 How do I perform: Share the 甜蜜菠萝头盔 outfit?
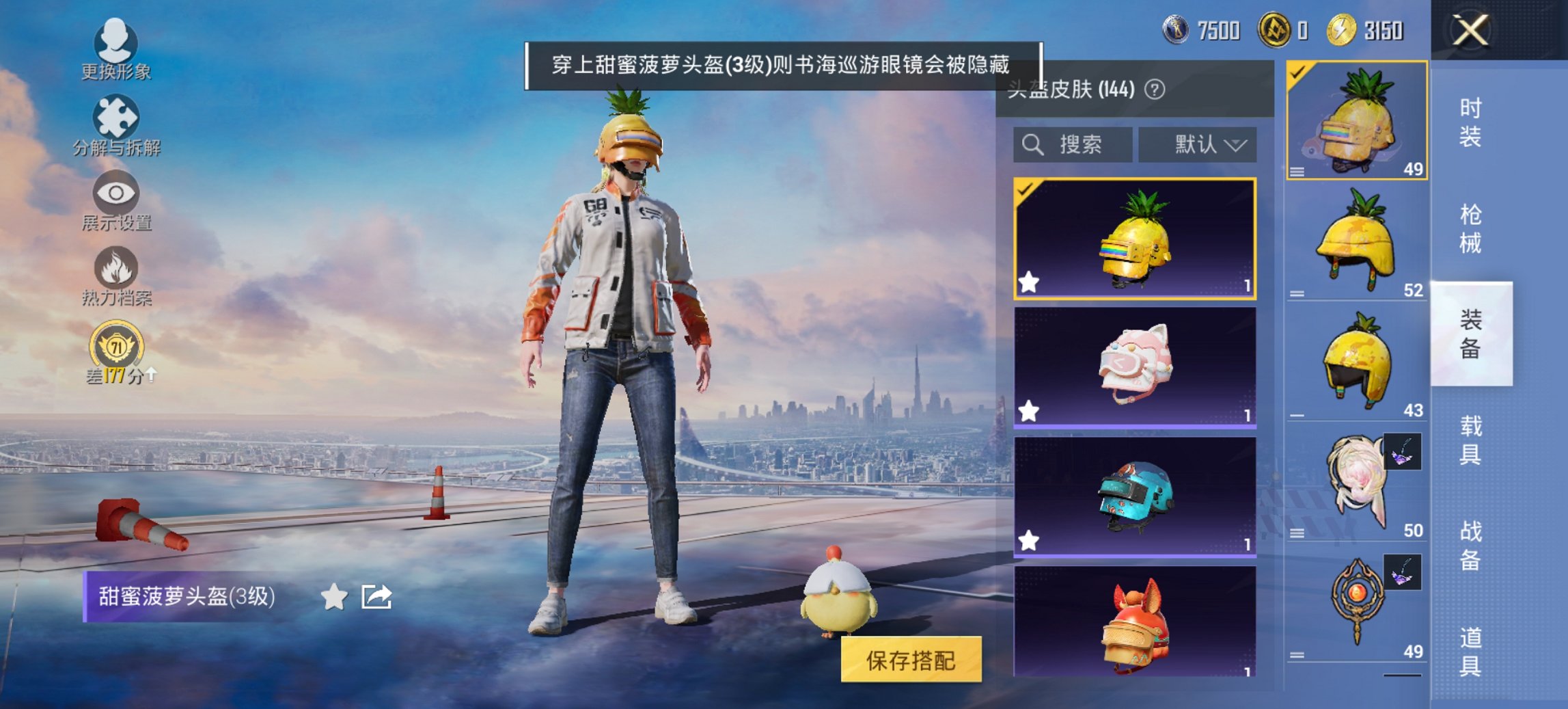pyautogui.click(x=377, y=597)
